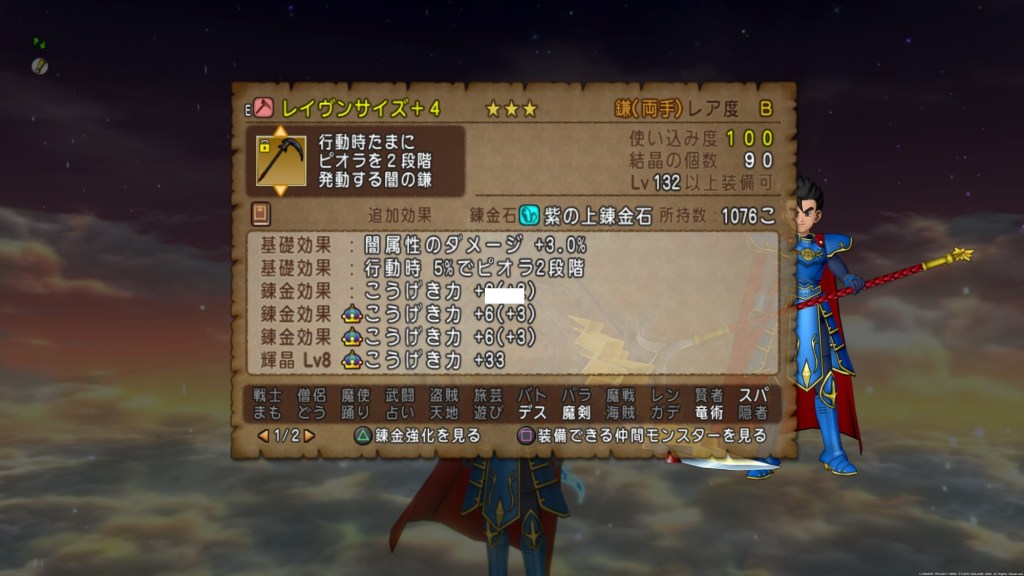Viewport: 1024px width, 576px height.
Task: Click the up arrow above the scythe icon
Action: point(281,130)
